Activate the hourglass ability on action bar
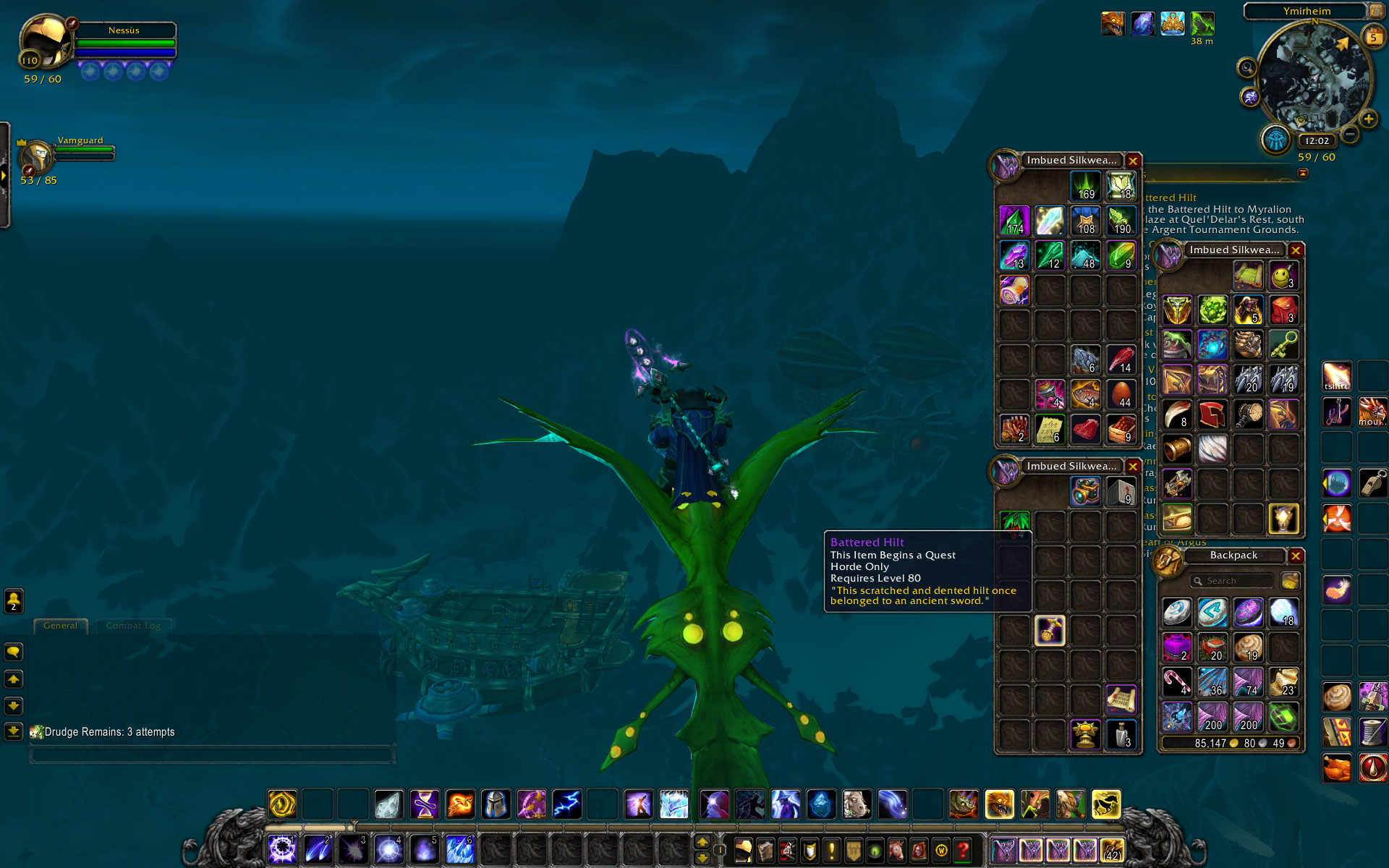 pos(425,804)
